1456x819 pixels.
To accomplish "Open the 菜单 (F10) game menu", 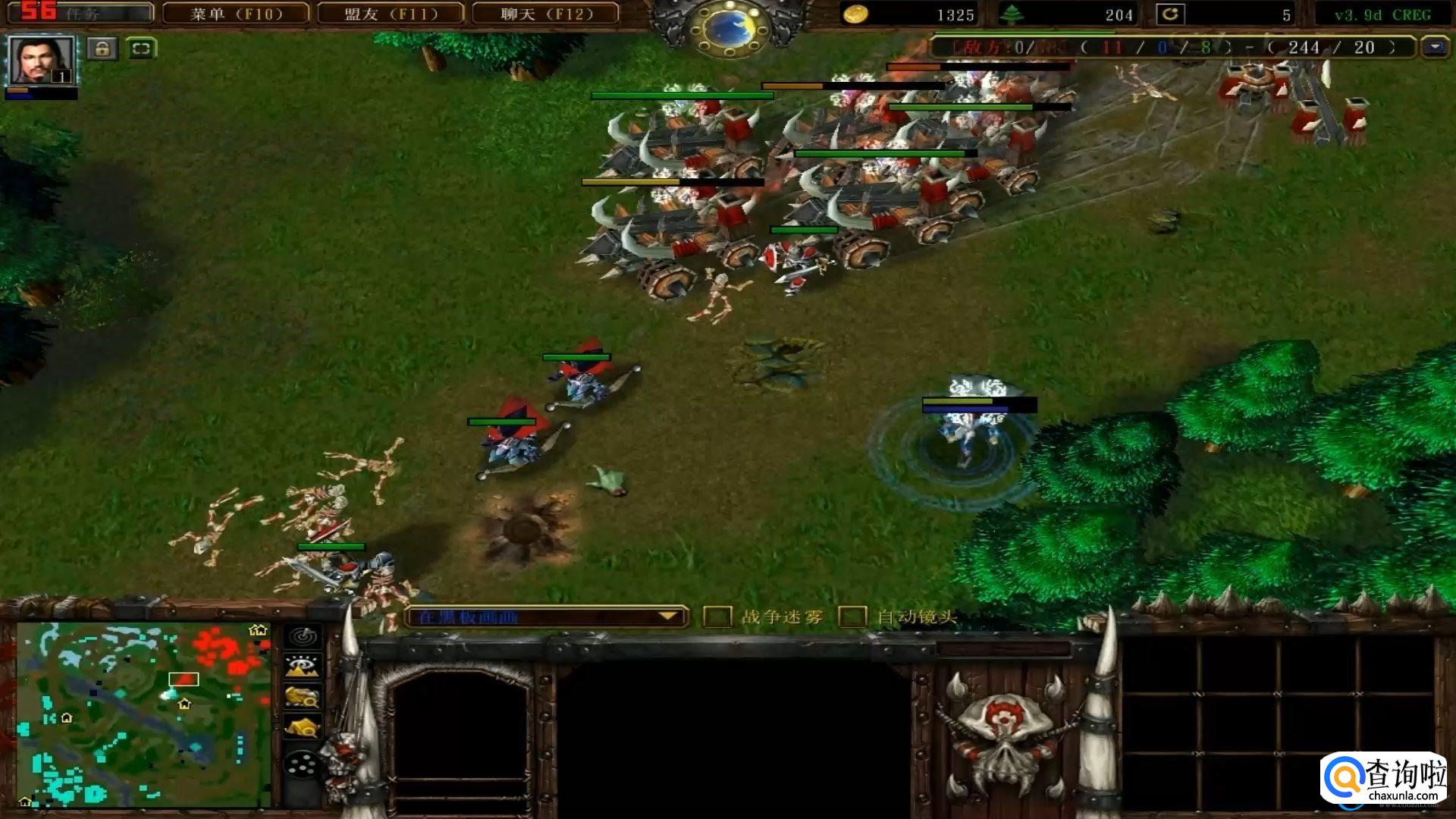I will coord(236,14).
